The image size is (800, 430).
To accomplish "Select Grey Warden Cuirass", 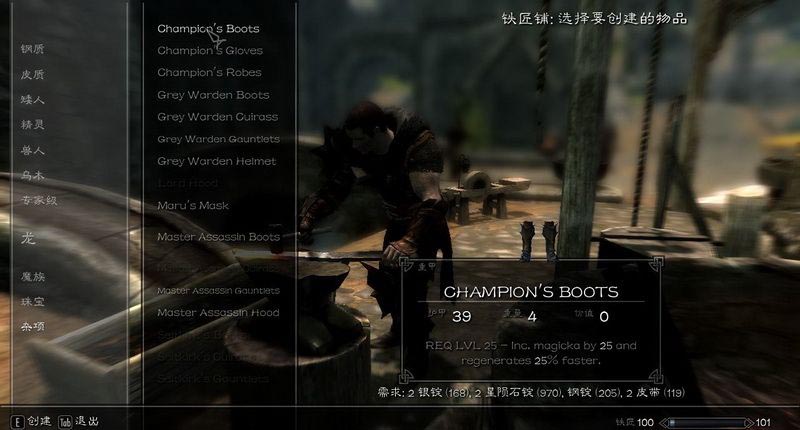I will point(216,117).
